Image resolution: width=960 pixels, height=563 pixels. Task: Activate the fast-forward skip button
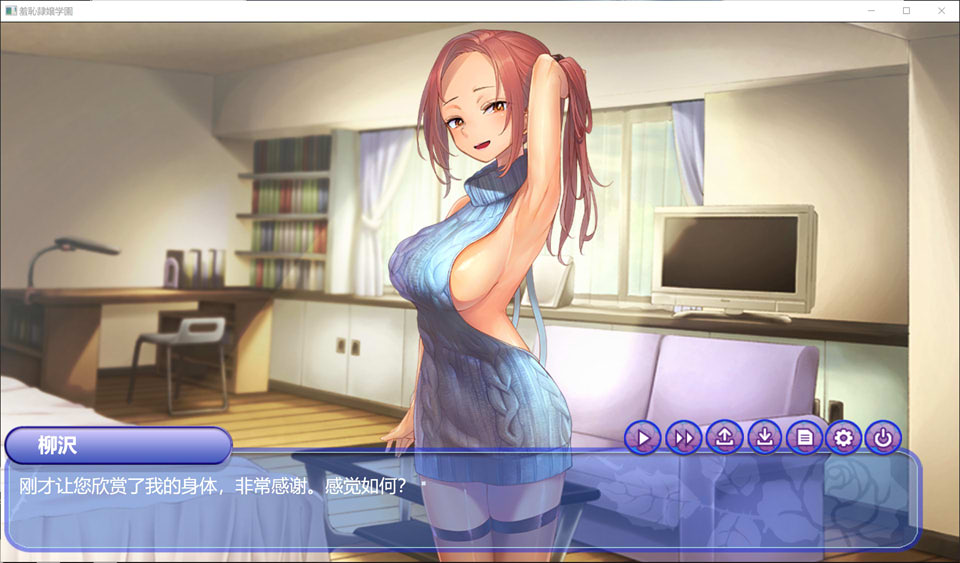point(684,437)
